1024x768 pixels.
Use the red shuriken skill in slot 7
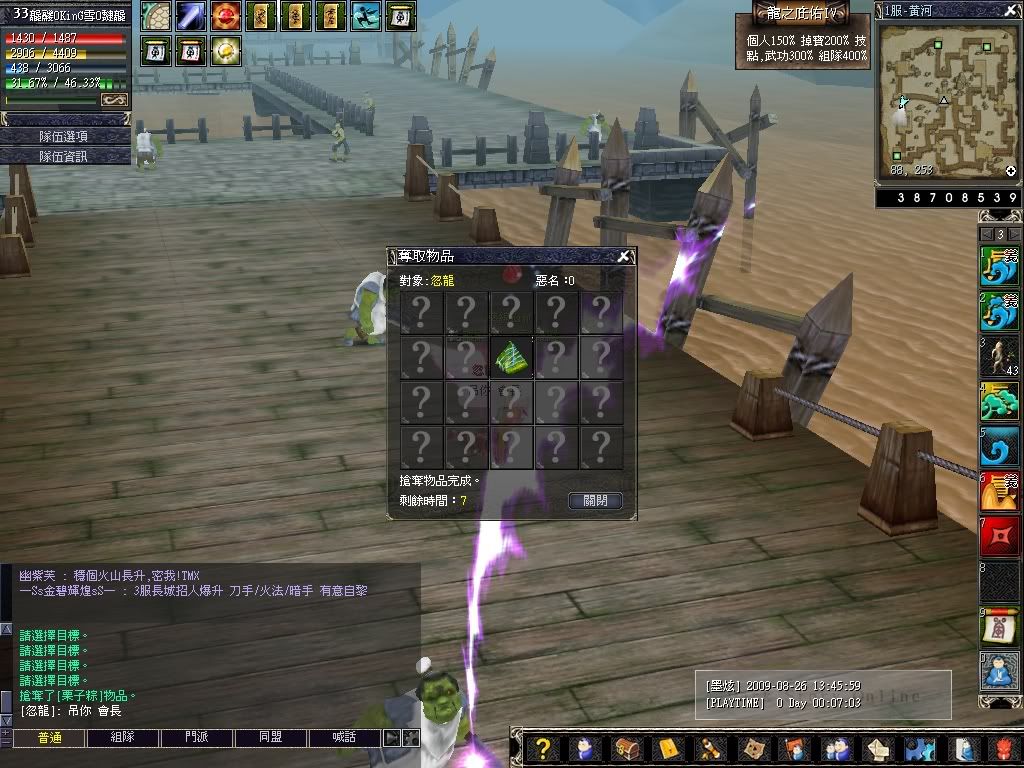(999, 536)
